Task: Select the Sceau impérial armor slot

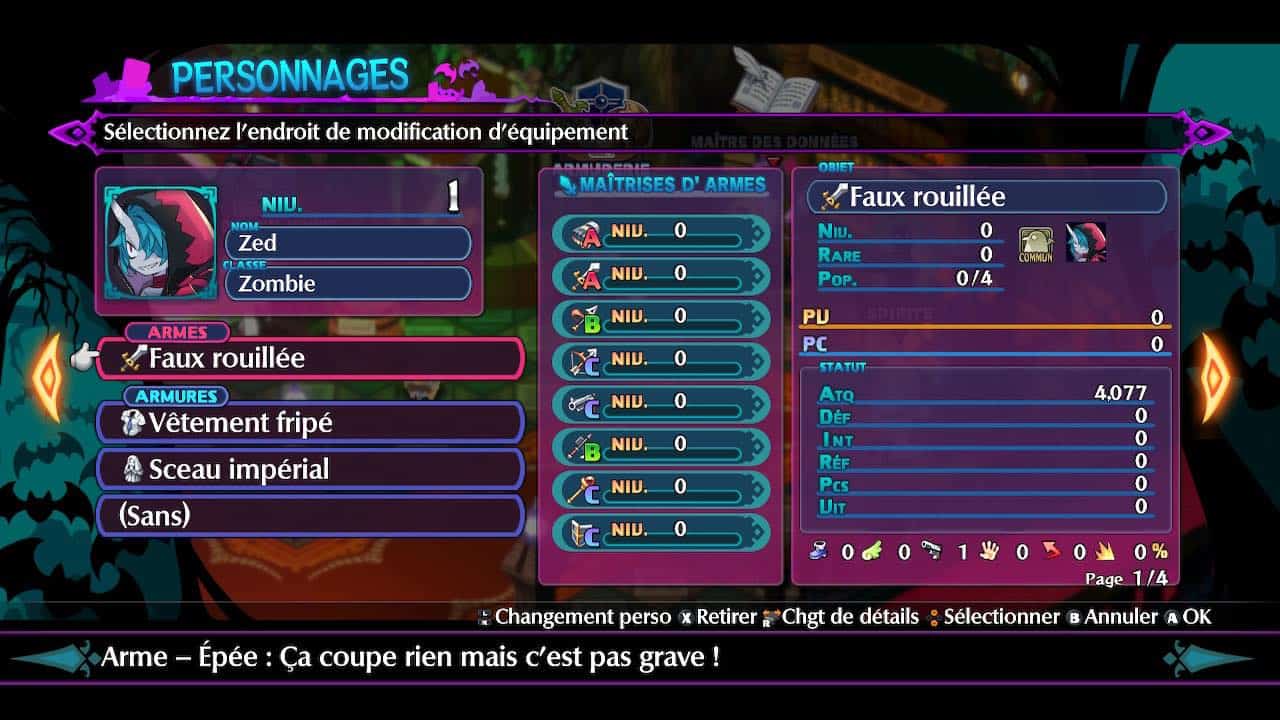Action: 310,469
